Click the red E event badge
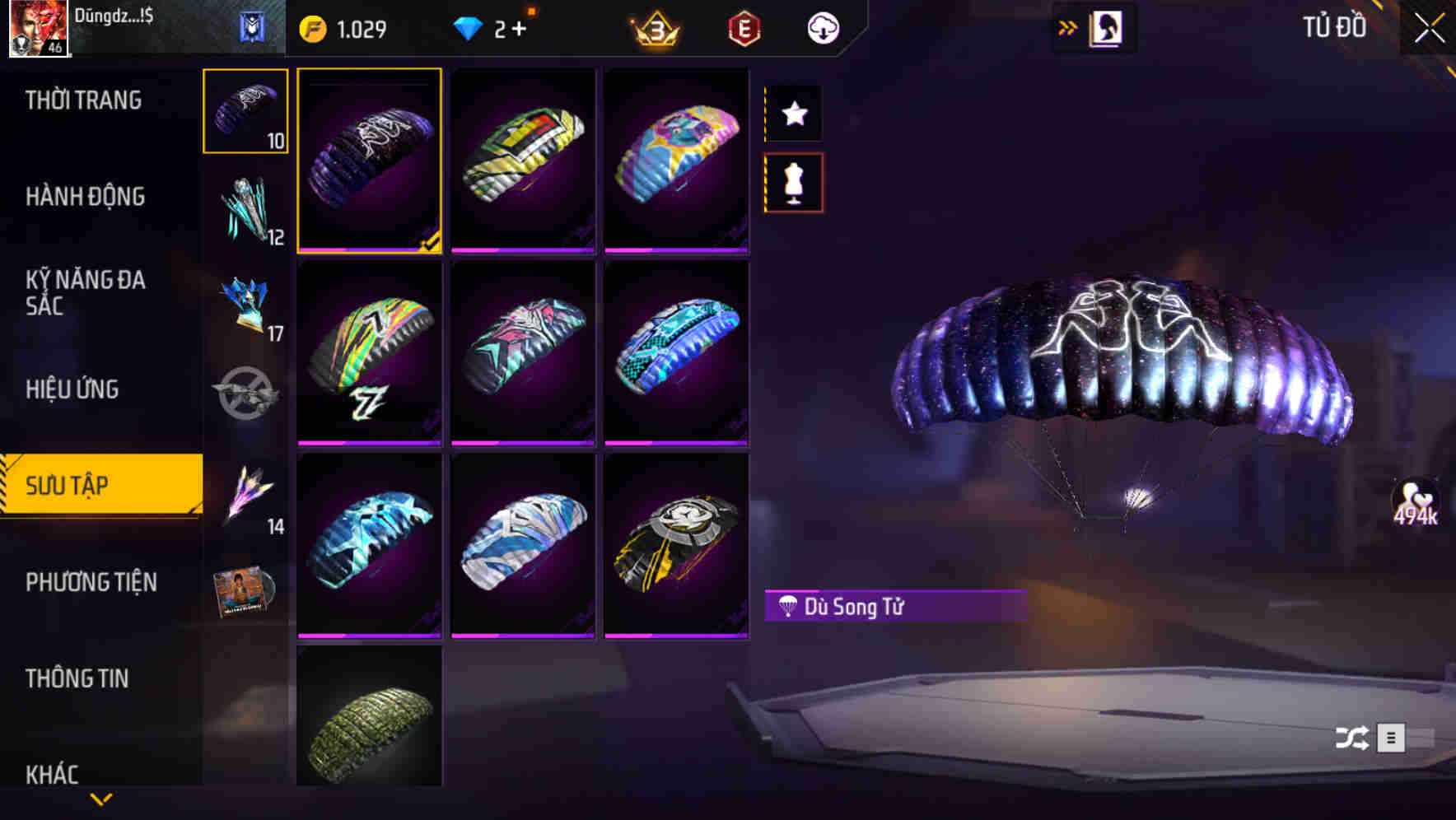Image resolution: width=1456 pixels, height=820 pixels. (742, 27)
